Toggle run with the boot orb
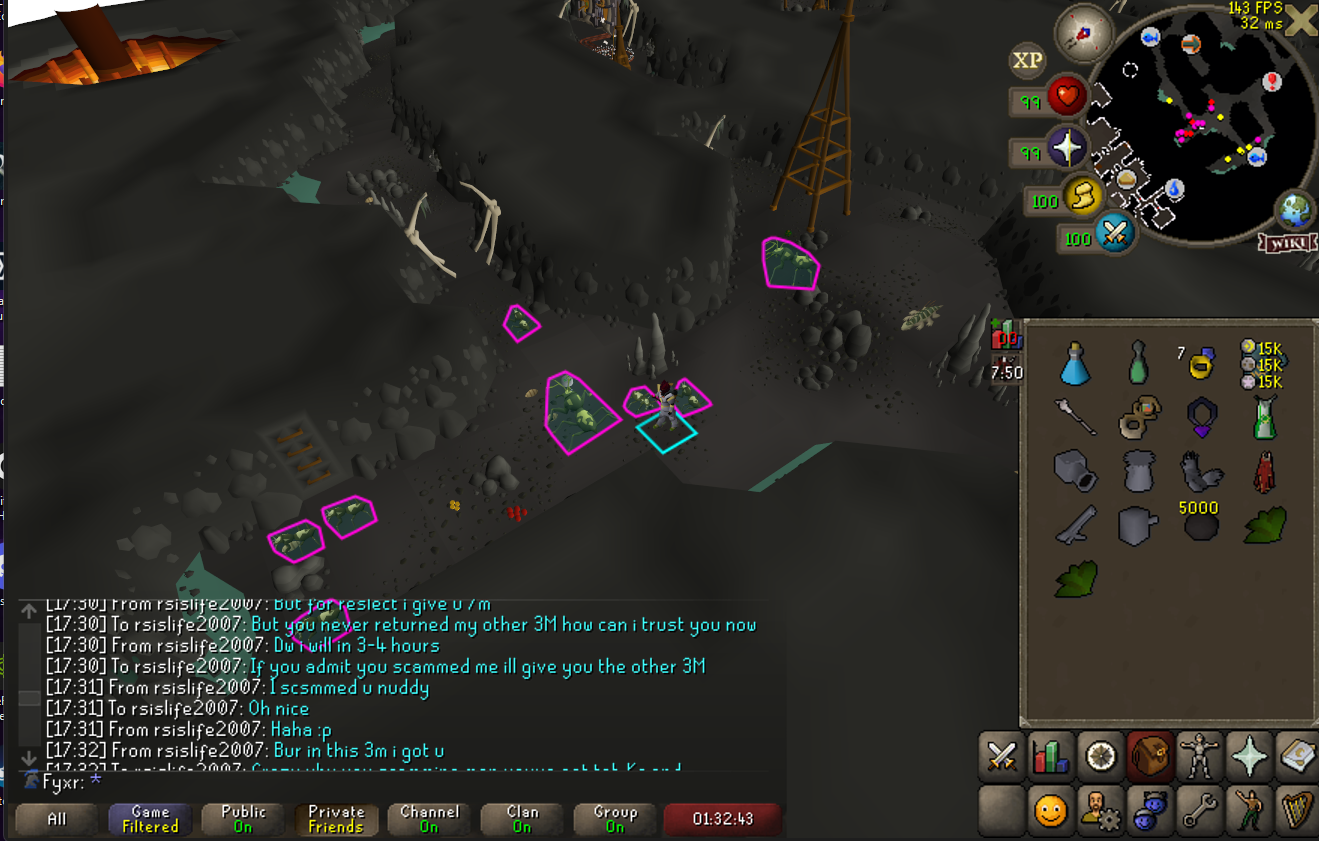Screen dimensions: 1319x841 click(x=1082, y=197)
